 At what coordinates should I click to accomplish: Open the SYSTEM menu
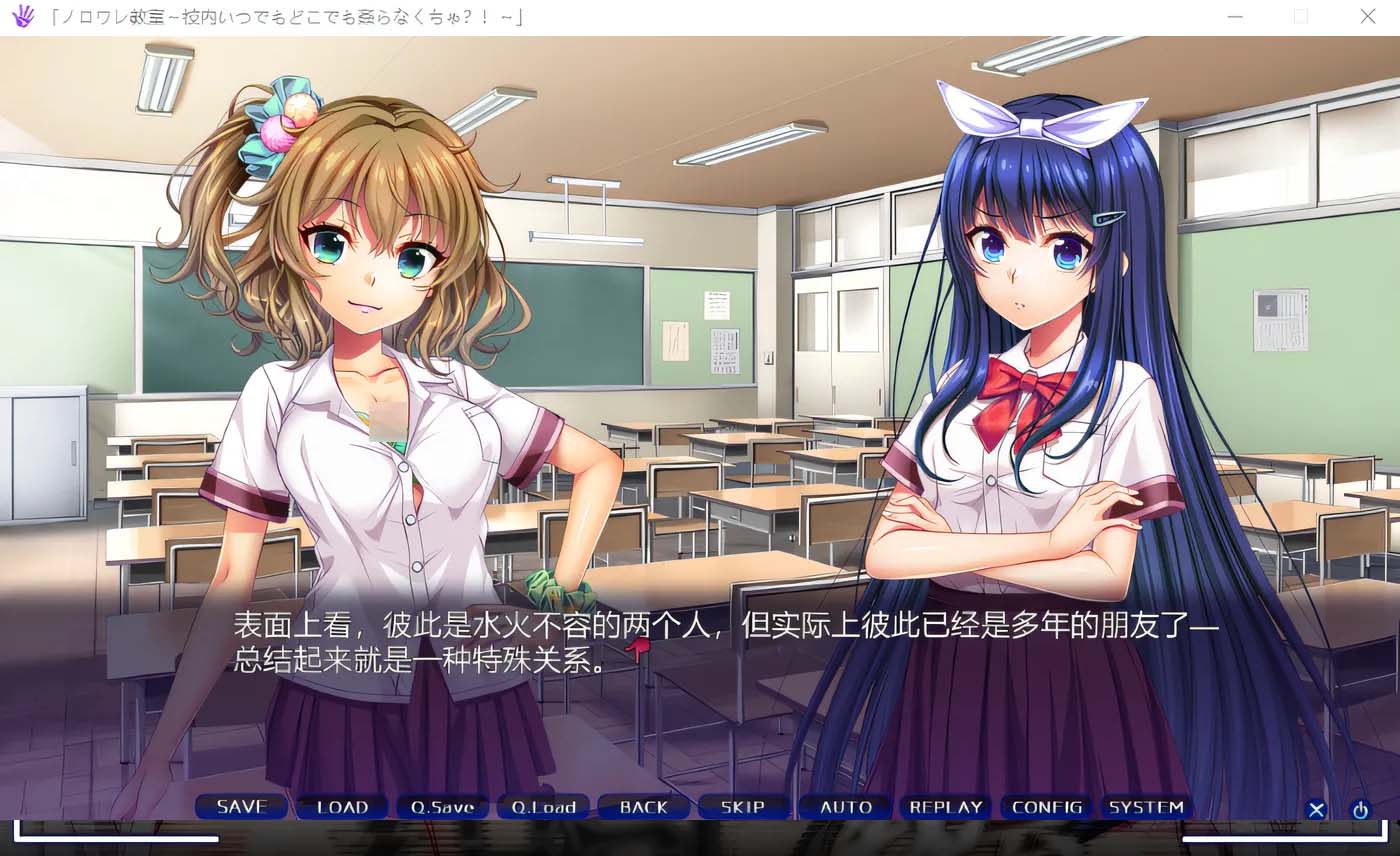1146,807
